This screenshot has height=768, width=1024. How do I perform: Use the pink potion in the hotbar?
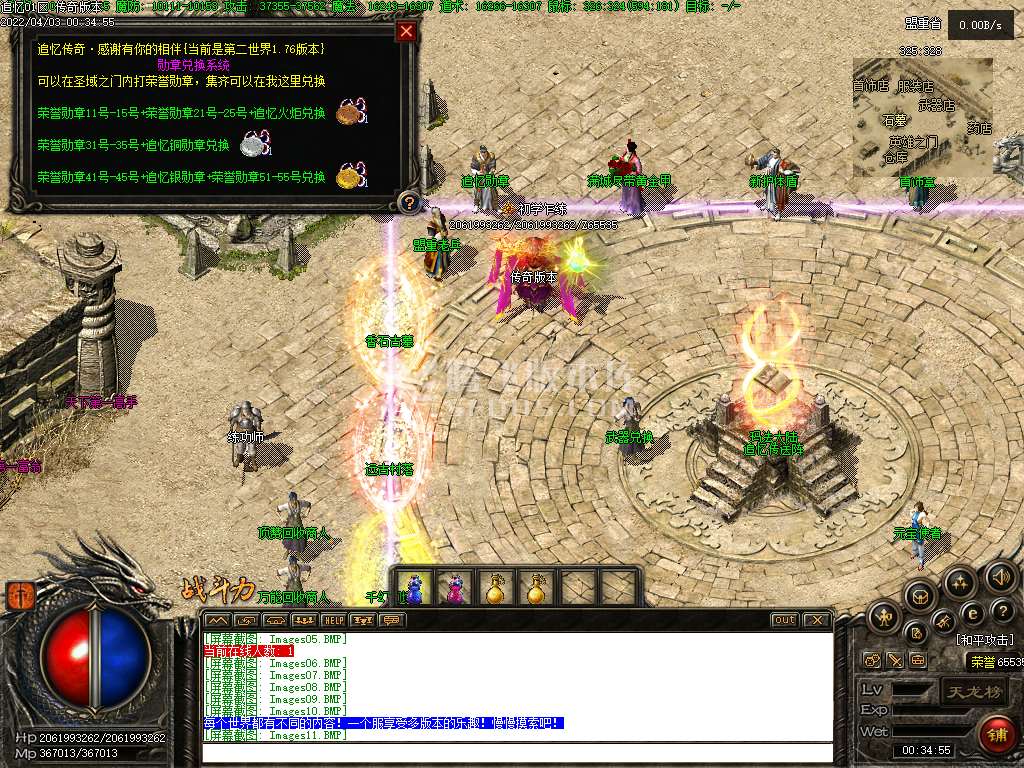click(455, 588)
